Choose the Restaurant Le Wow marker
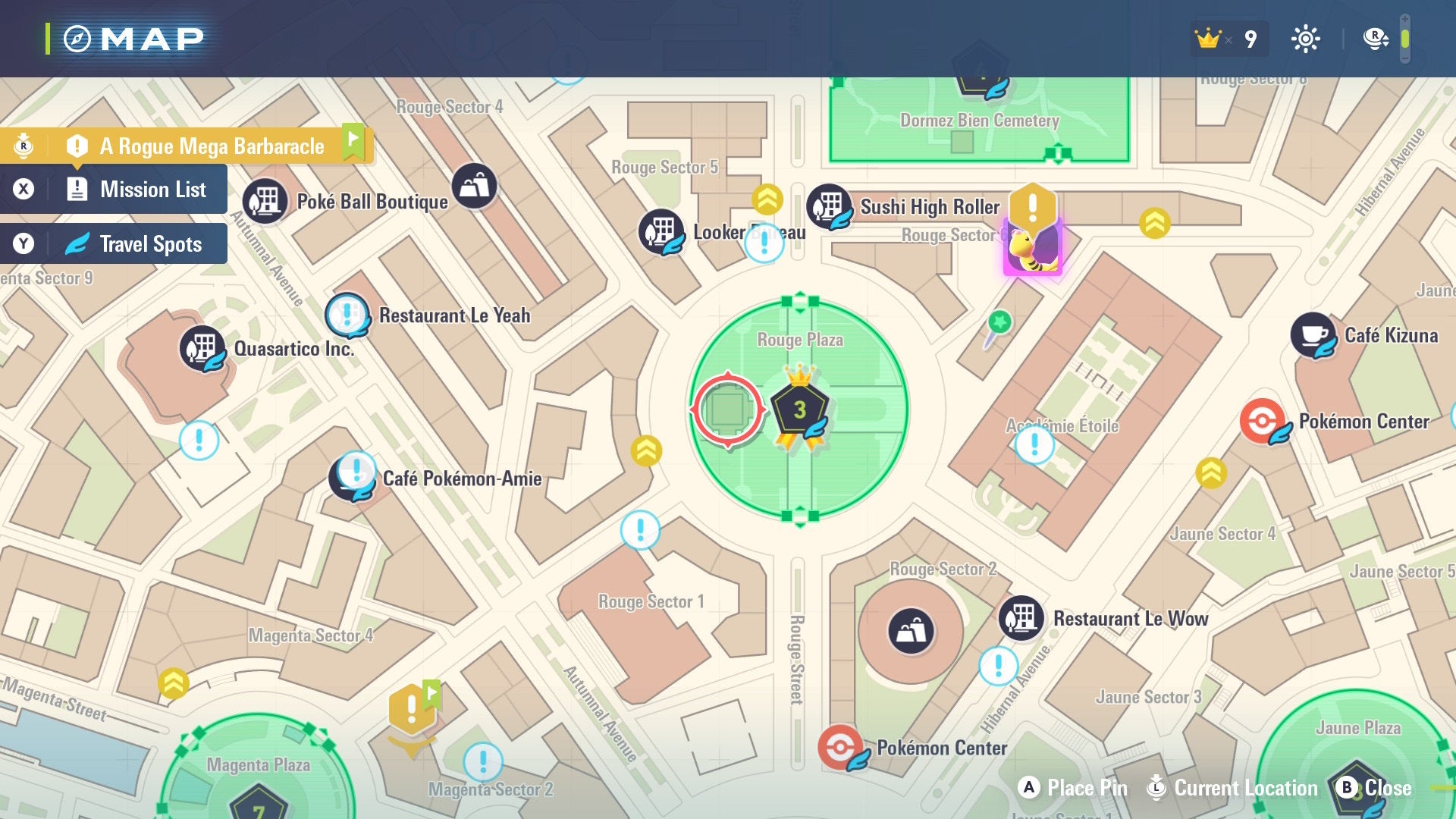This screenshot has height=819, width=1456. pos(1021,618)
